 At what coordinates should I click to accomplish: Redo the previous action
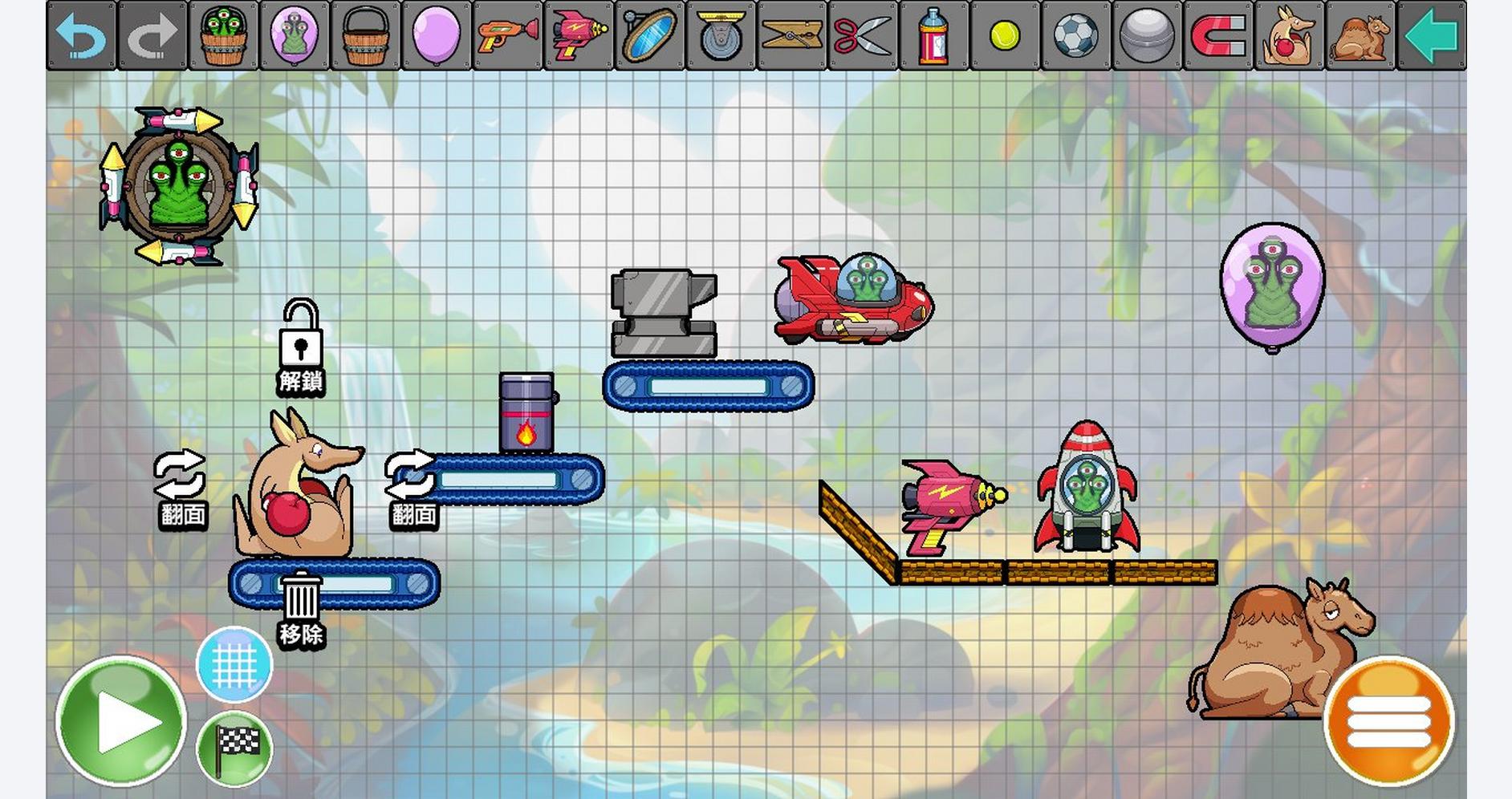[x=152, y=36]
